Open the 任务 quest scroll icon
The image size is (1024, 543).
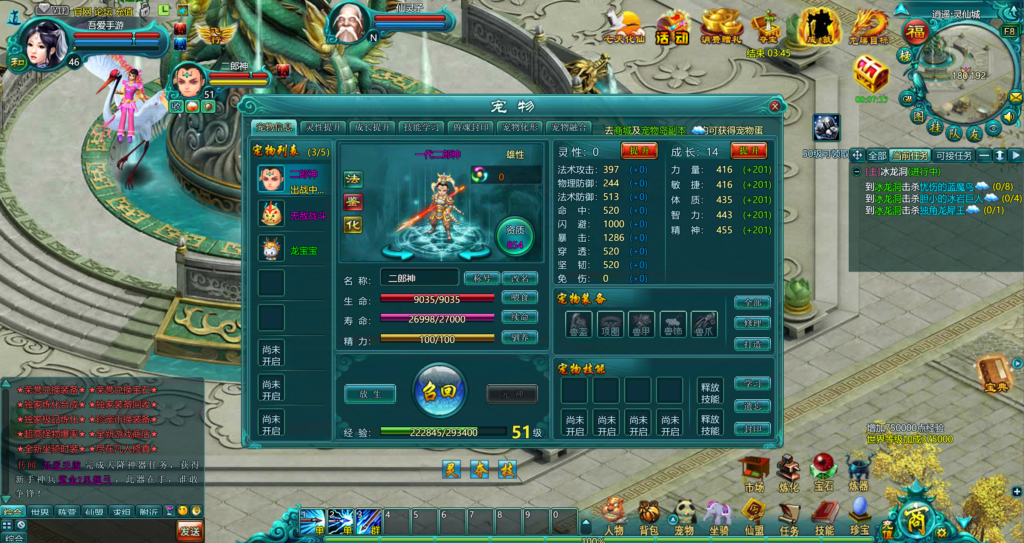(x=789, y=516)
